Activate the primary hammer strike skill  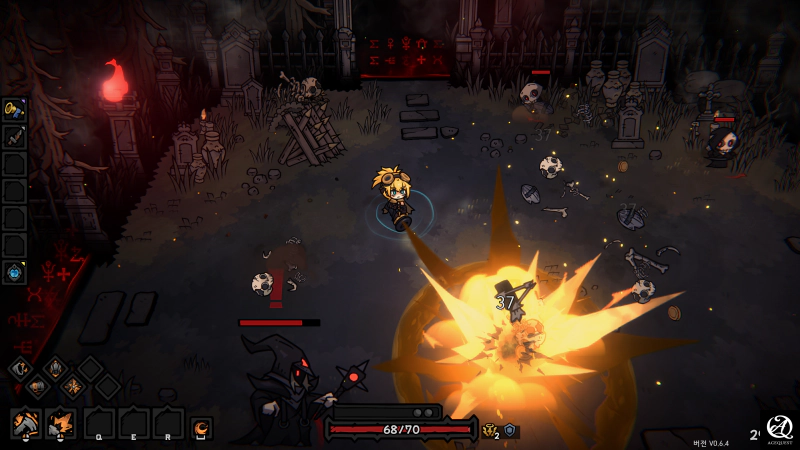tap(25, 424)
